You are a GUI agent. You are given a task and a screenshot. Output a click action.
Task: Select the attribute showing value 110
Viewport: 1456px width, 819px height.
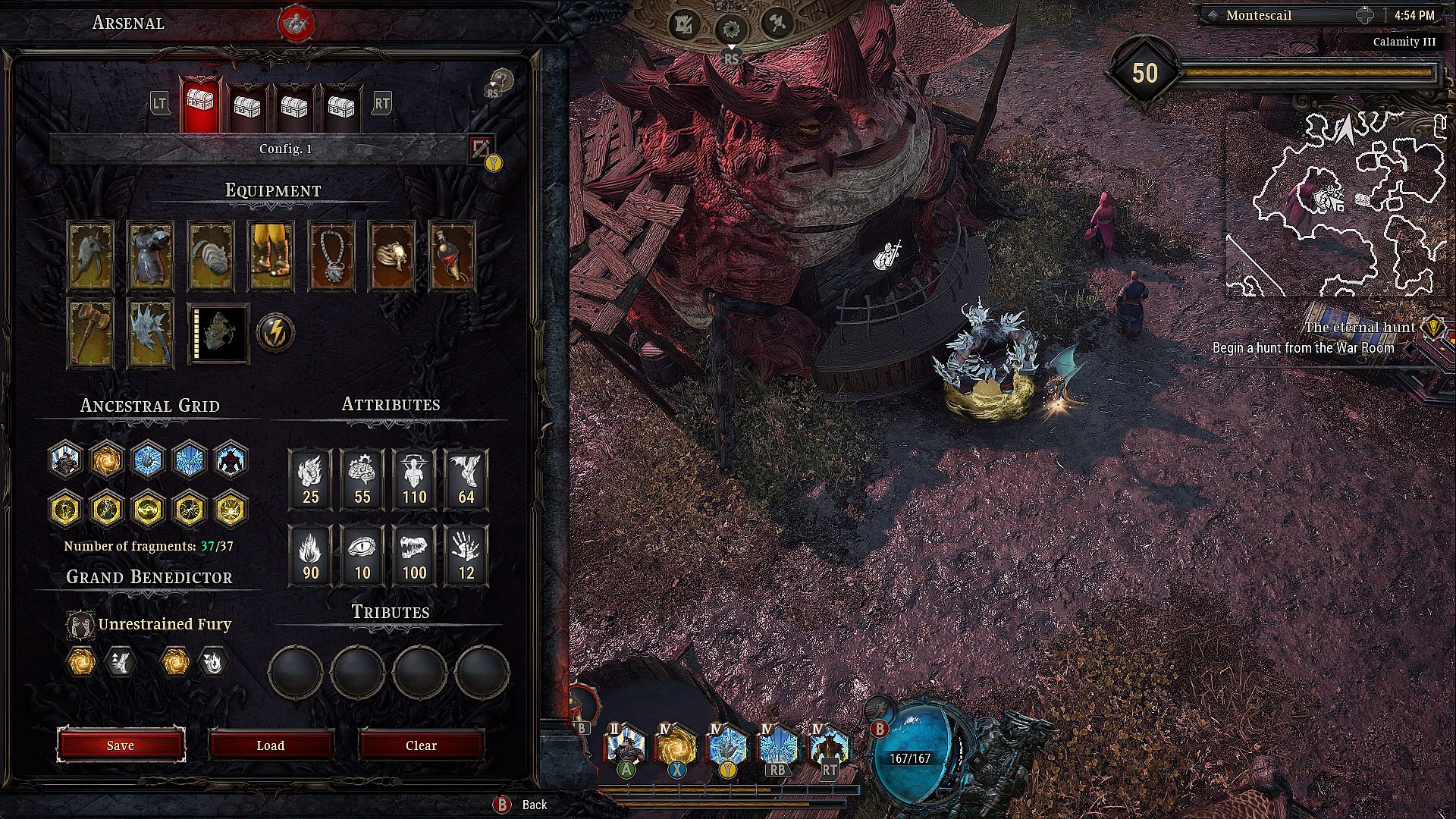(x=414, y=479)
